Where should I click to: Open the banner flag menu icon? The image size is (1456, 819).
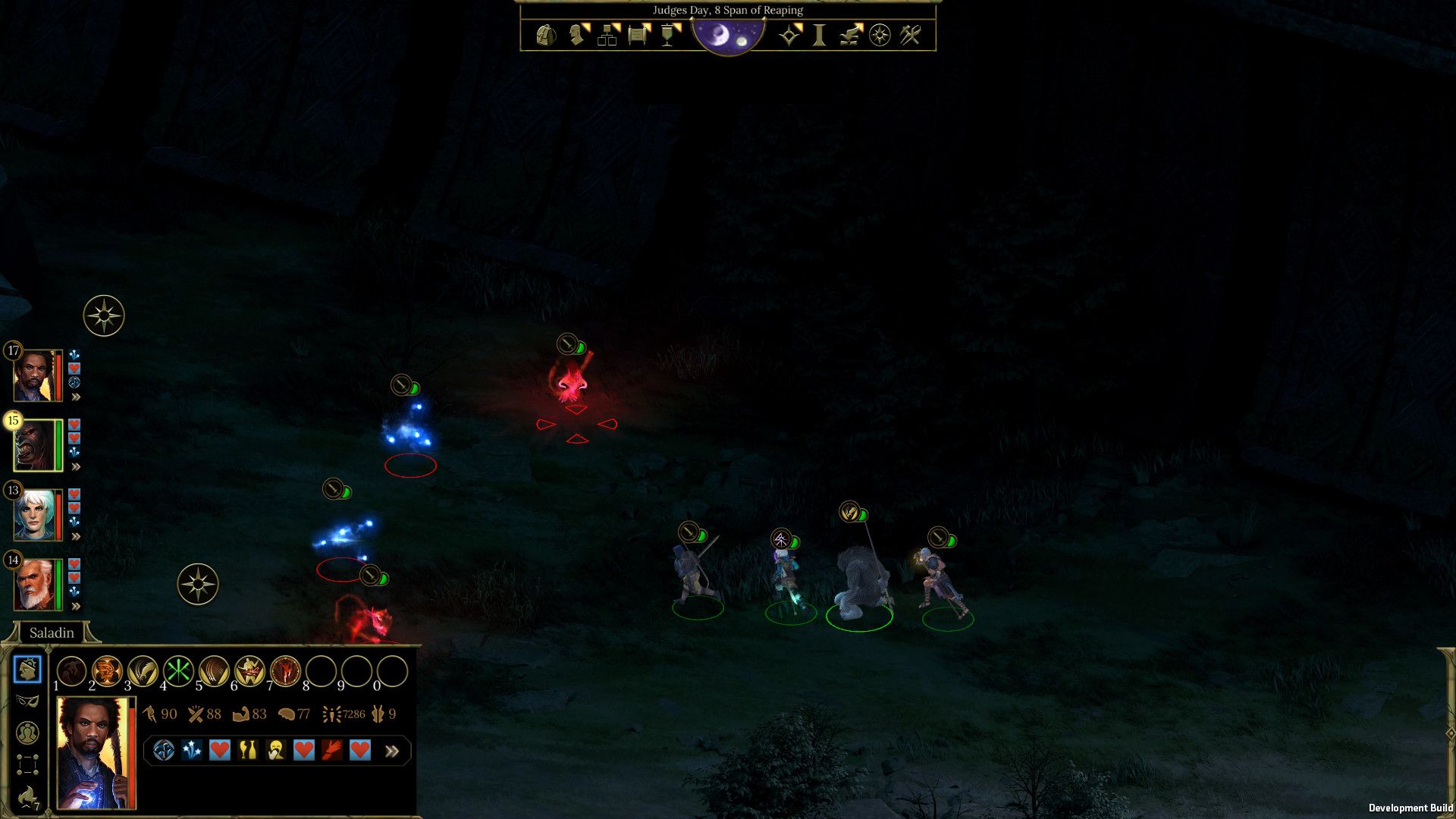668,35
